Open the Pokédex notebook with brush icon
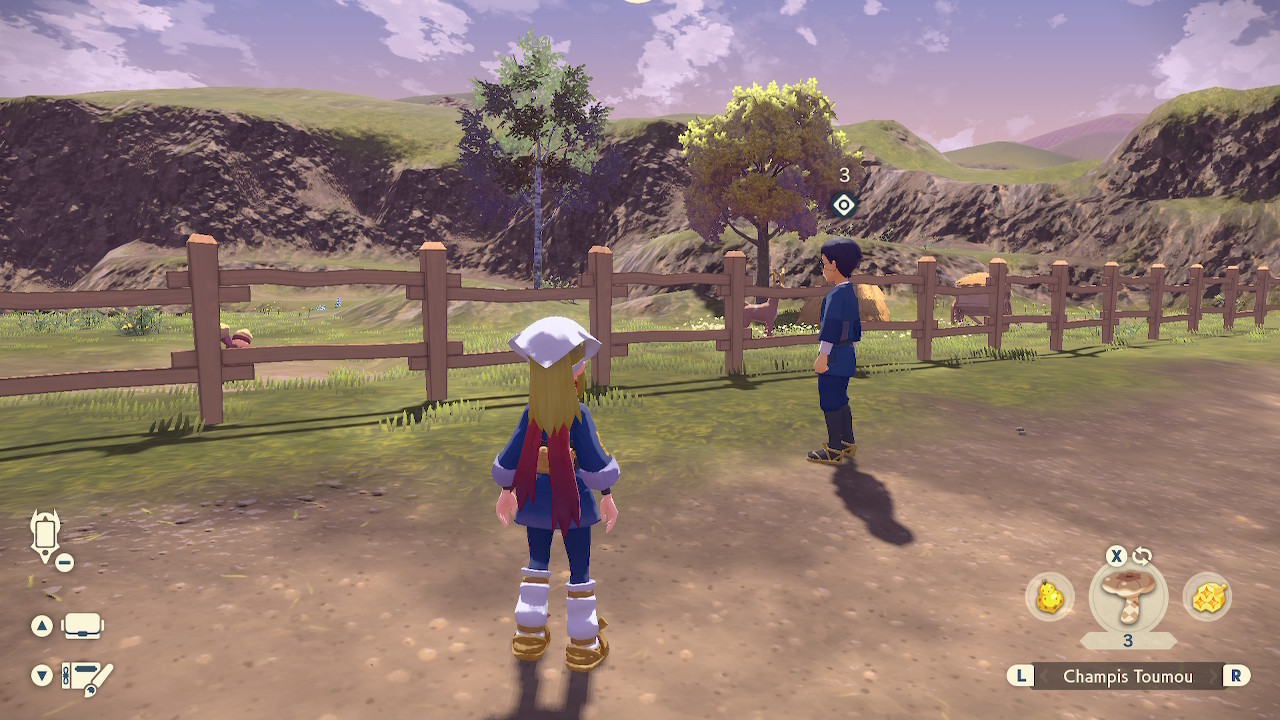1280x720 pixels. coord(86,676)
